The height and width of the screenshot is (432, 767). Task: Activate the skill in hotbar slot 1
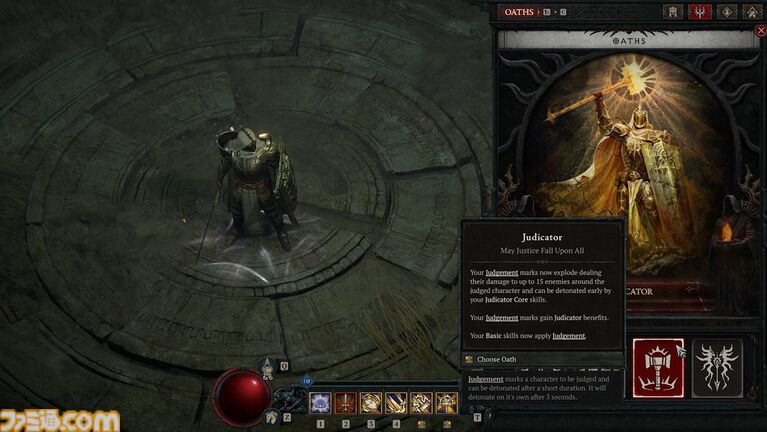pos(321,403)
